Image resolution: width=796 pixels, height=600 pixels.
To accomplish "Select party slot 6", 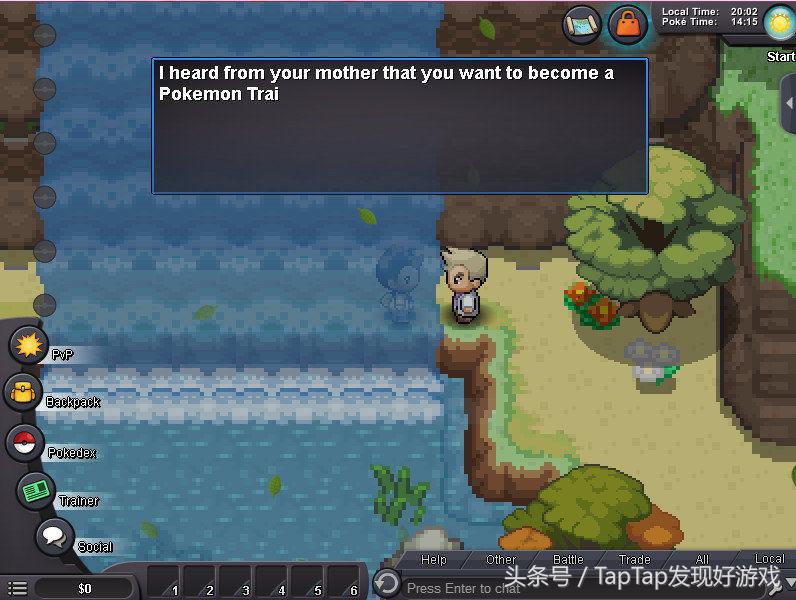I will click(345, 583).
